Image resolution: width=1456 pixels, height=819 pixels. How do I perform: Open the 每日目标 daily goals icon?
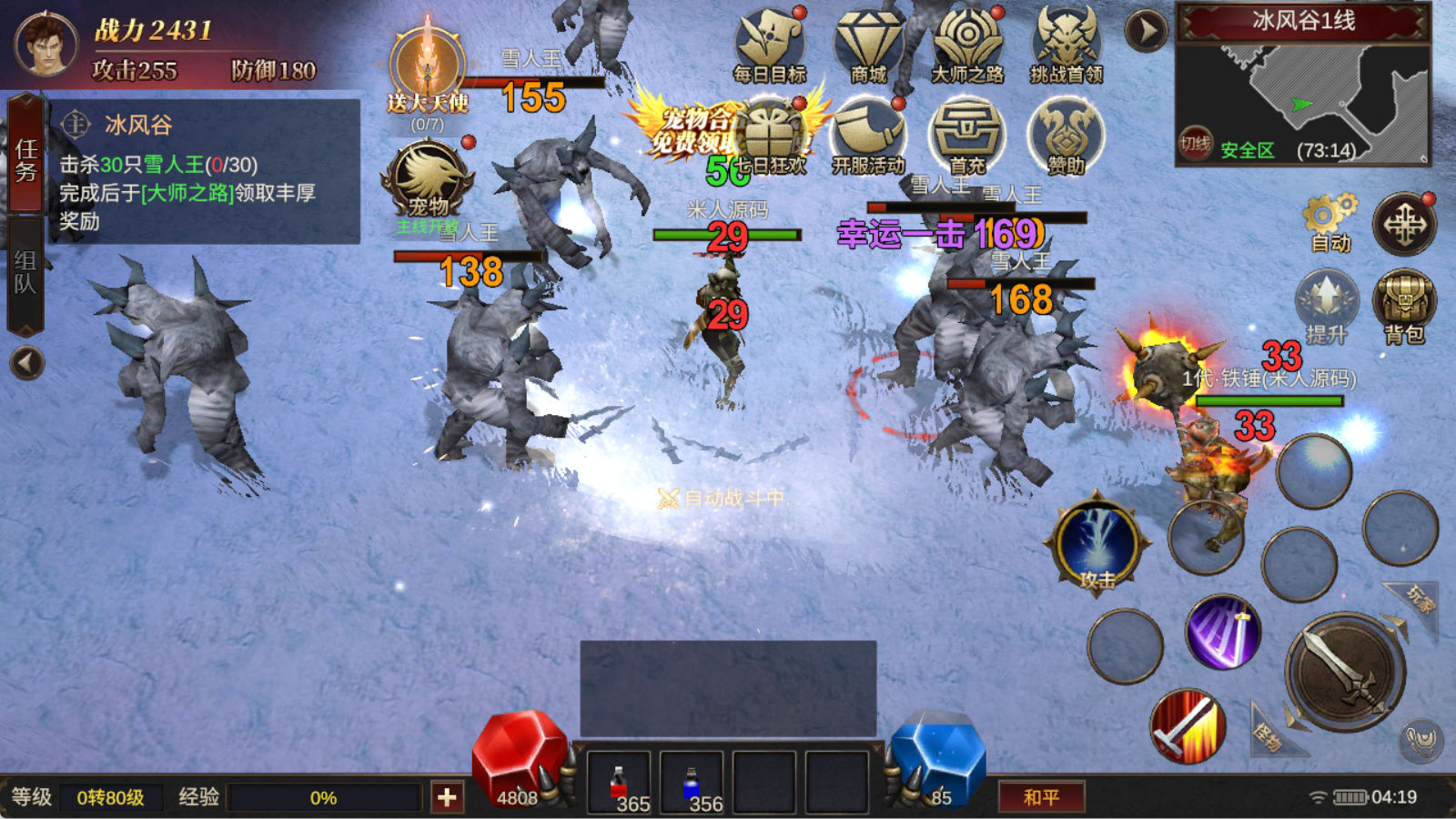tap(770, 45)
